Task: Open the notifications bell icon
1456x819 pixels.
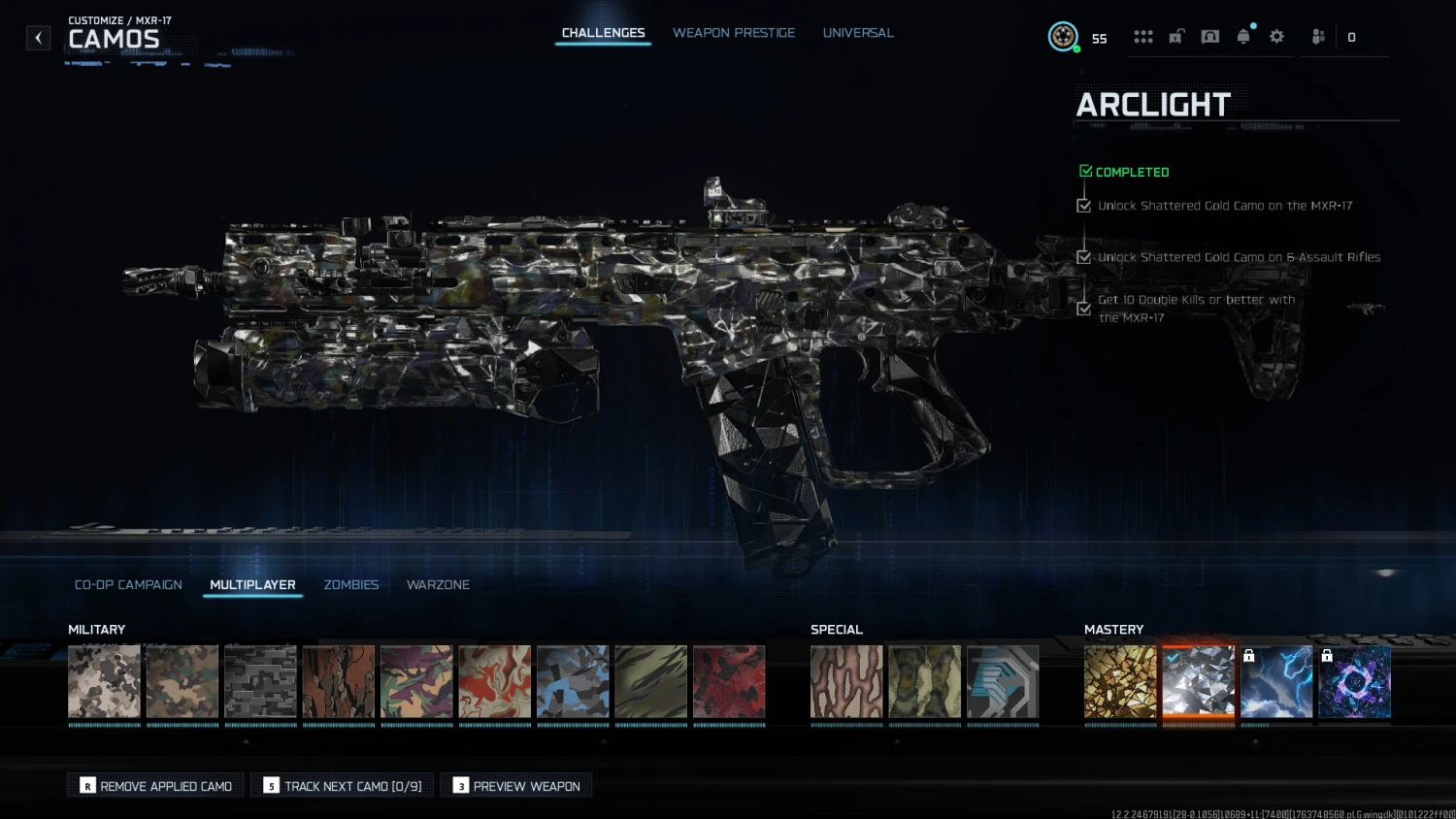Action: coord(1244,36)
